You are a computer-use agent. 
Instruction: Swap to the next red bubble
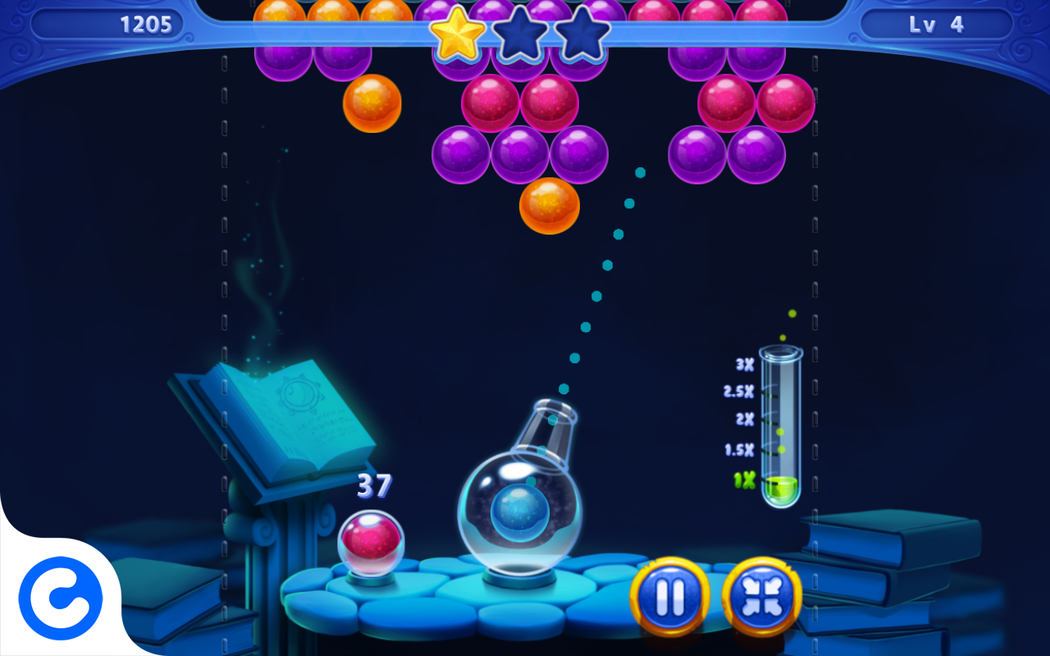371,542
